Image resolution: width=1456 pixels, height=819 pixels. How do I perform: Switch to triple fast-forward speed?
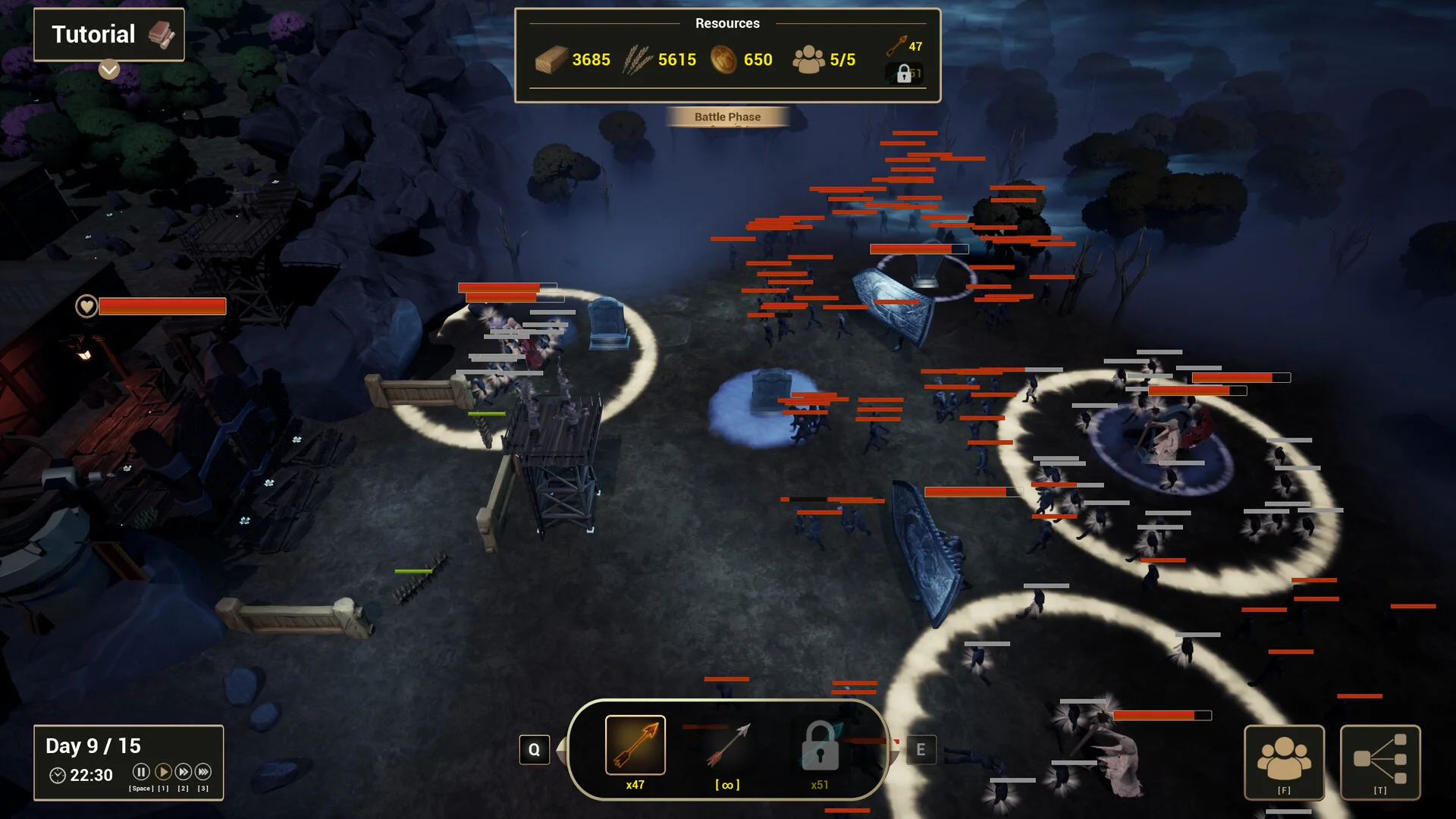click(203, 772)
